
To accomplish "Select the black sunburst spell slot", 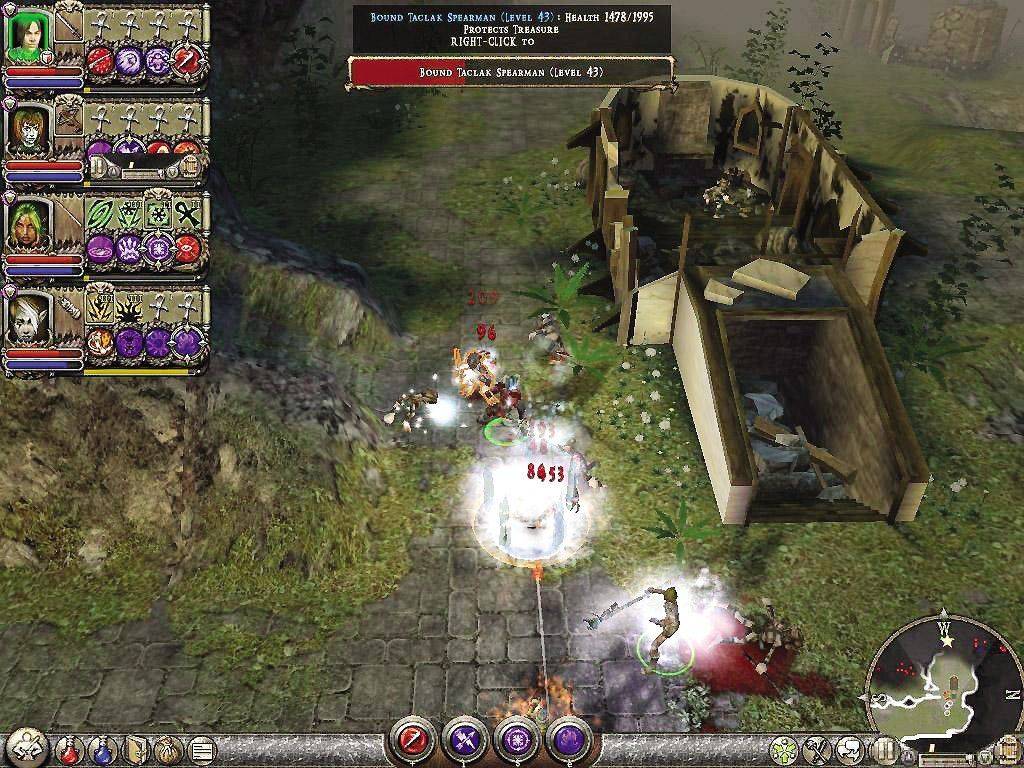I will 130,308.
